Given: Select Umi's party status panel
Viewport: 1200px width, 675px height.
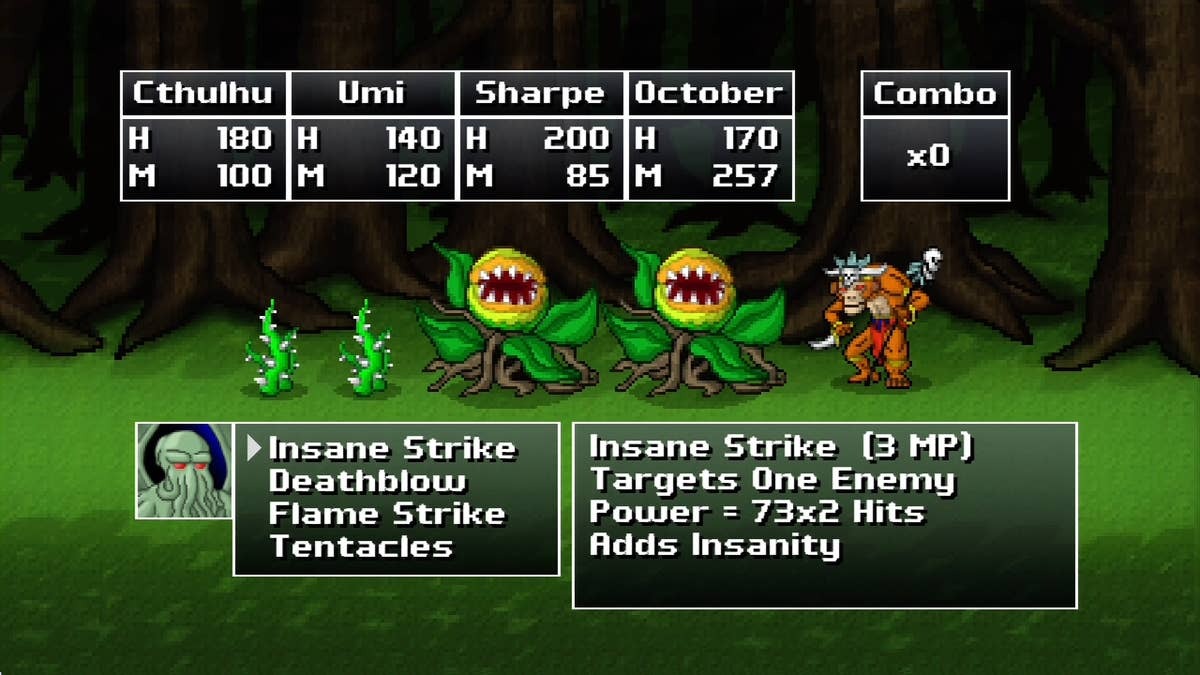Looking at the screenshot, I should (x=372, y=136).
